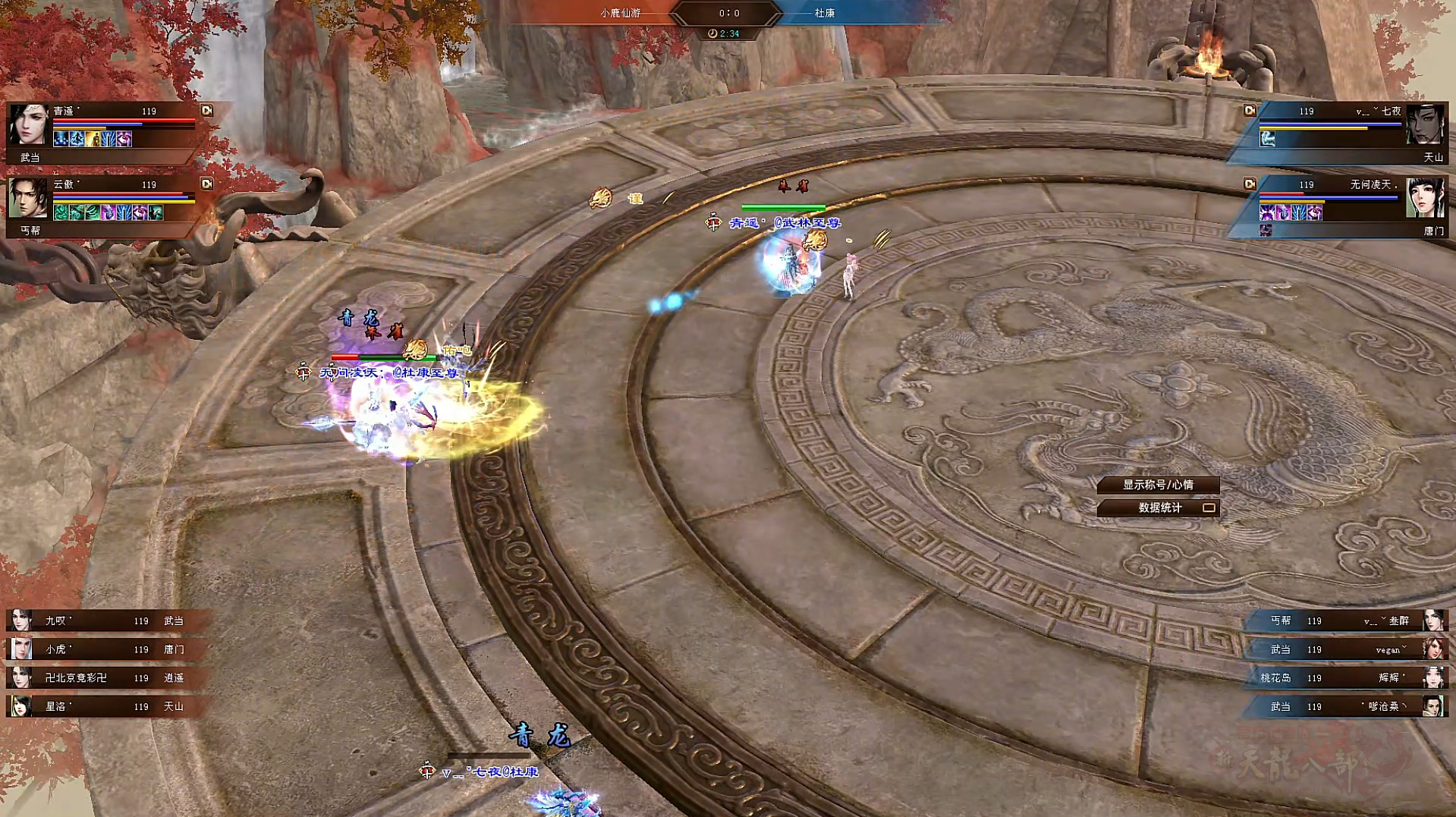Click the camera icon beside 七夜
The height and width of the screenshot is (817, 1456).
click(x=1250, y=111)
